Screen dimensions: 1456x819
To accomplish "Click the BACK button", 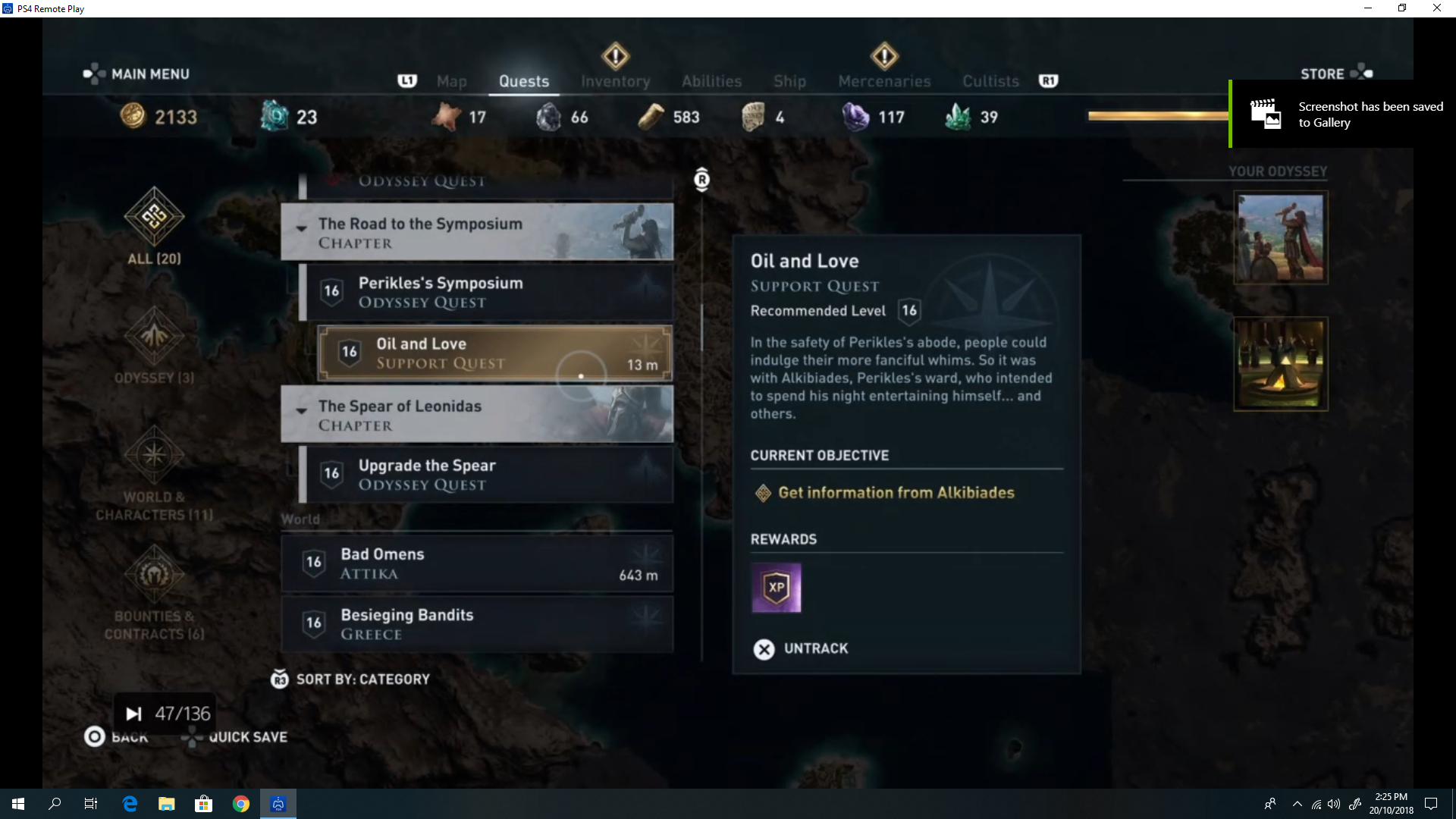I will click(116, 736).
